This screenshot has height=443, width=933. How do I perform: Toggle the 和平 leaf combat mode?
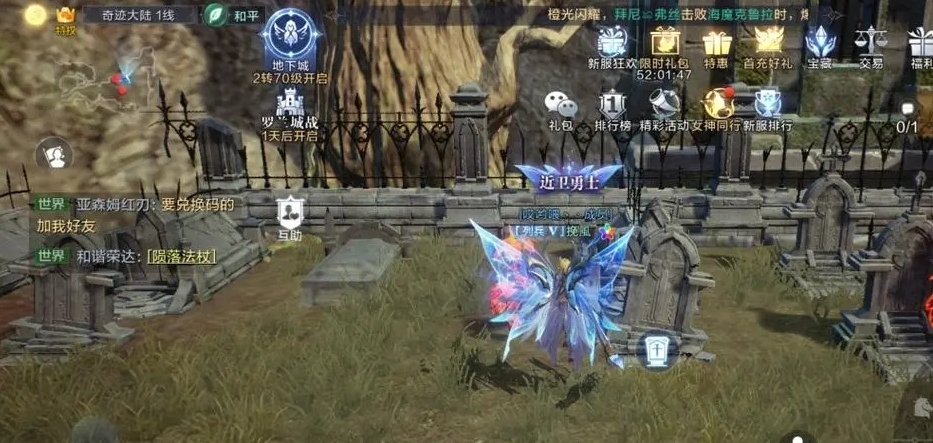tap(231, 15)
